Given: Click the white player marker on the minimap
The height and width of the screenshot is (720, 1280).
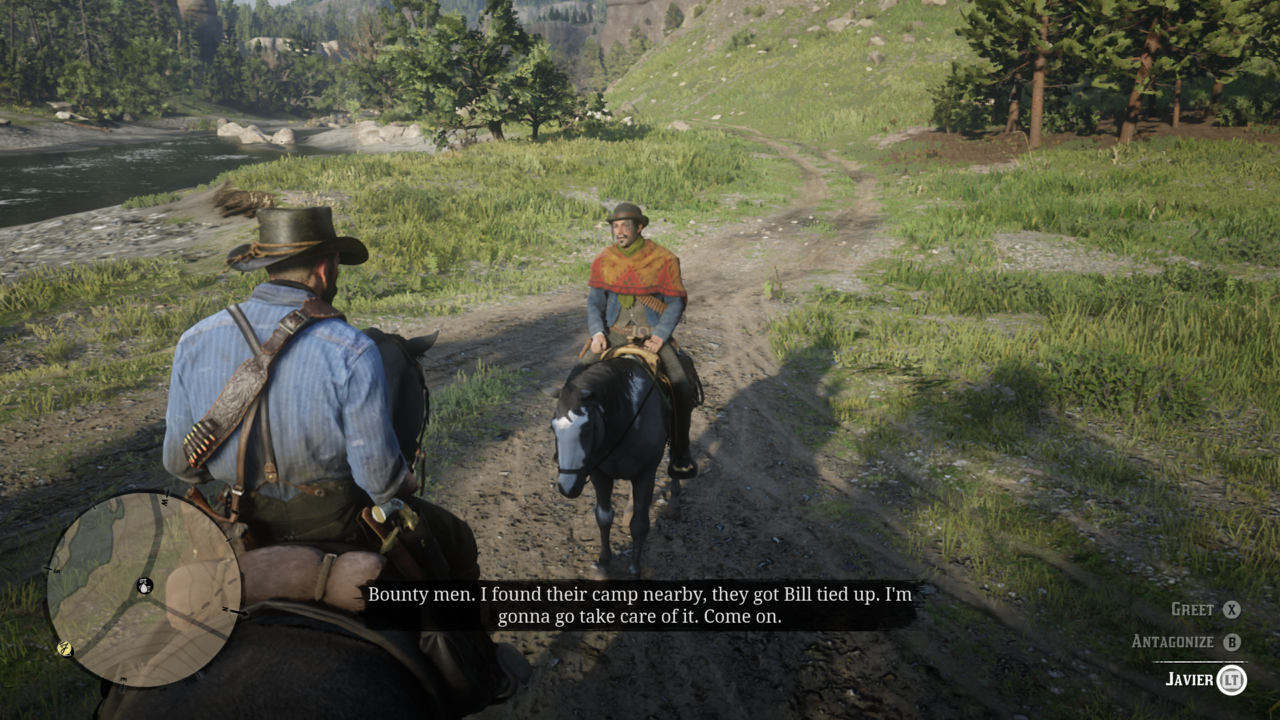Looking at the screenshot, I should tap(145, 587).
